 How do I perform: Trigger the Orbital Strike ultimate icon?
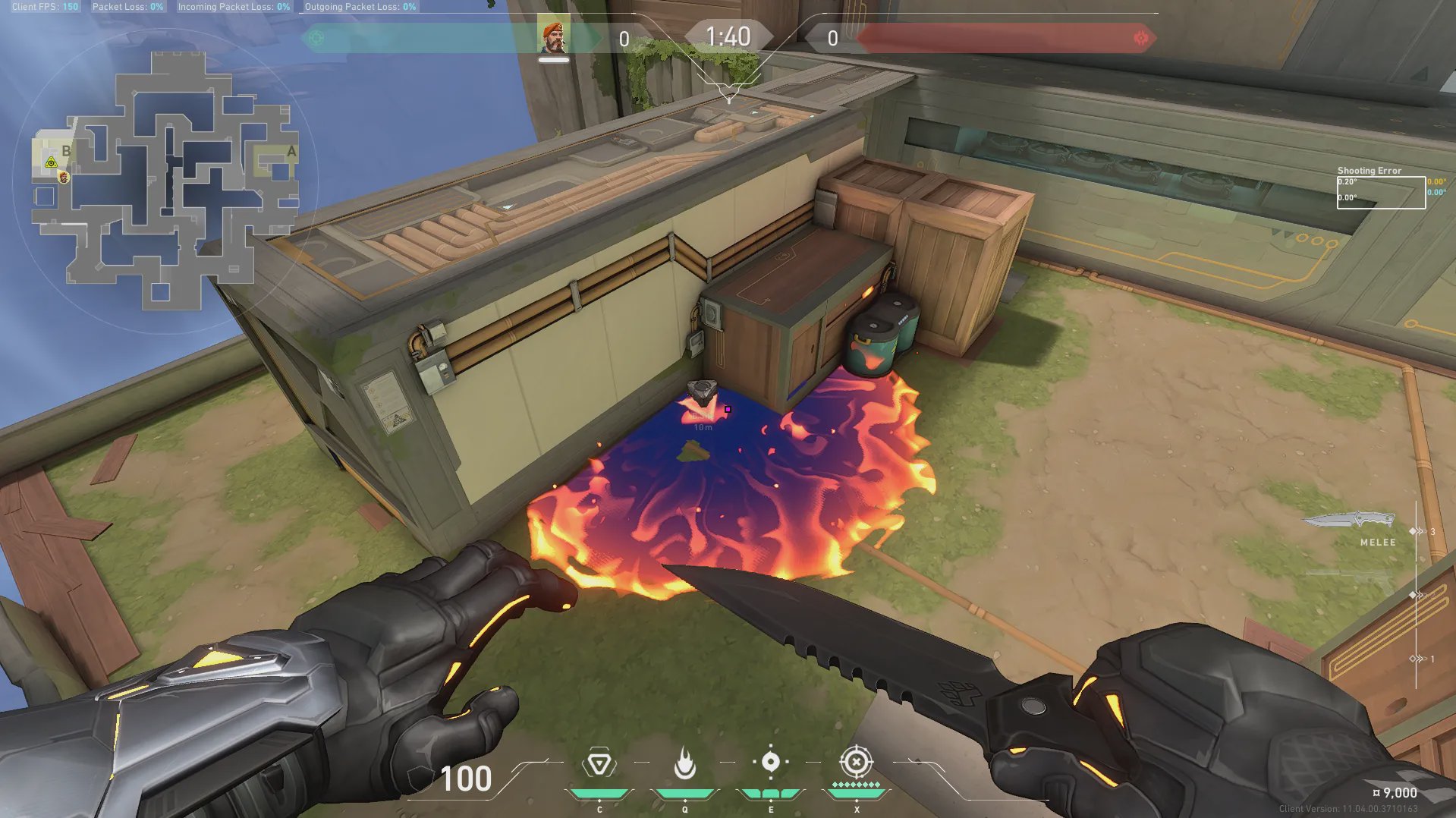[856, 762]
